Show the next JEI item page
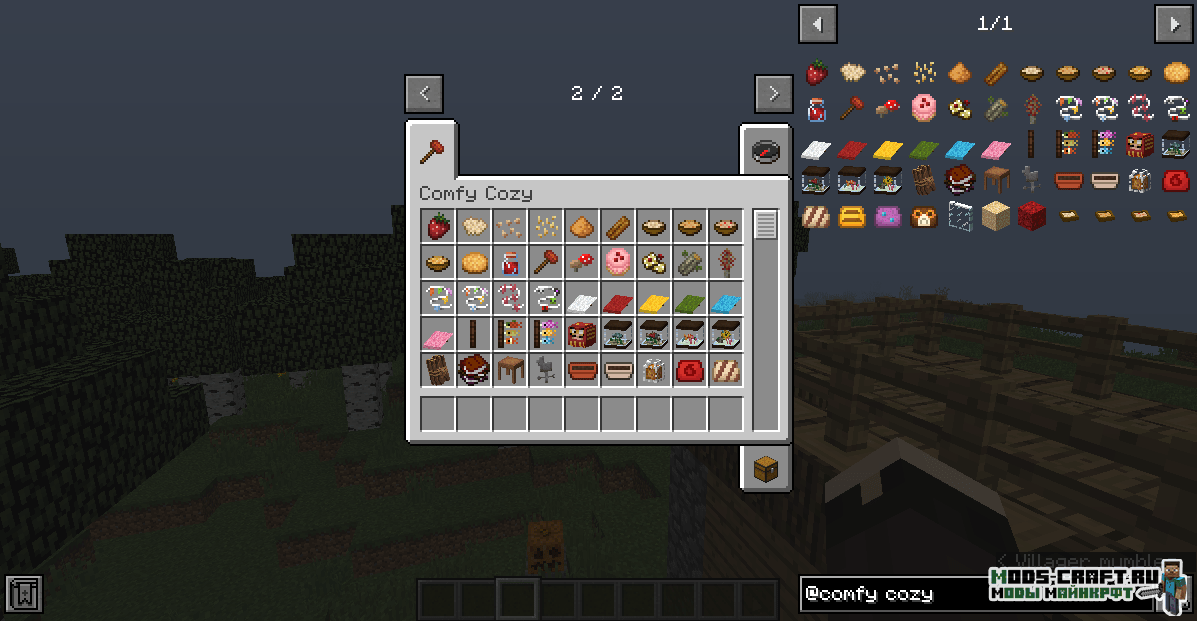This screenshot has width=1197, height=621. (x=1173, y=24)
